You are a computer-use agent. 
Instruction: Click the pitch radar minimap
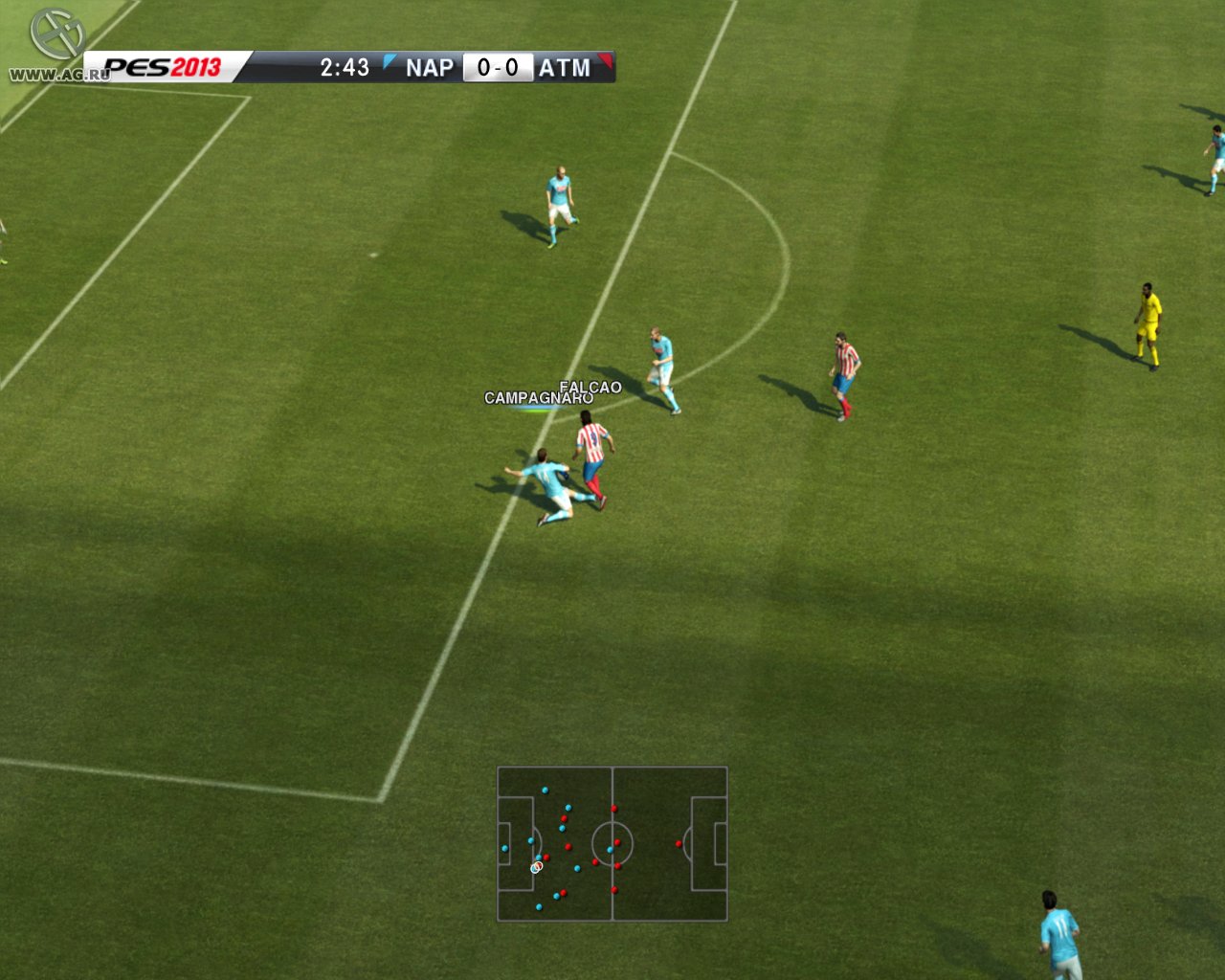[x=612, y=843]
